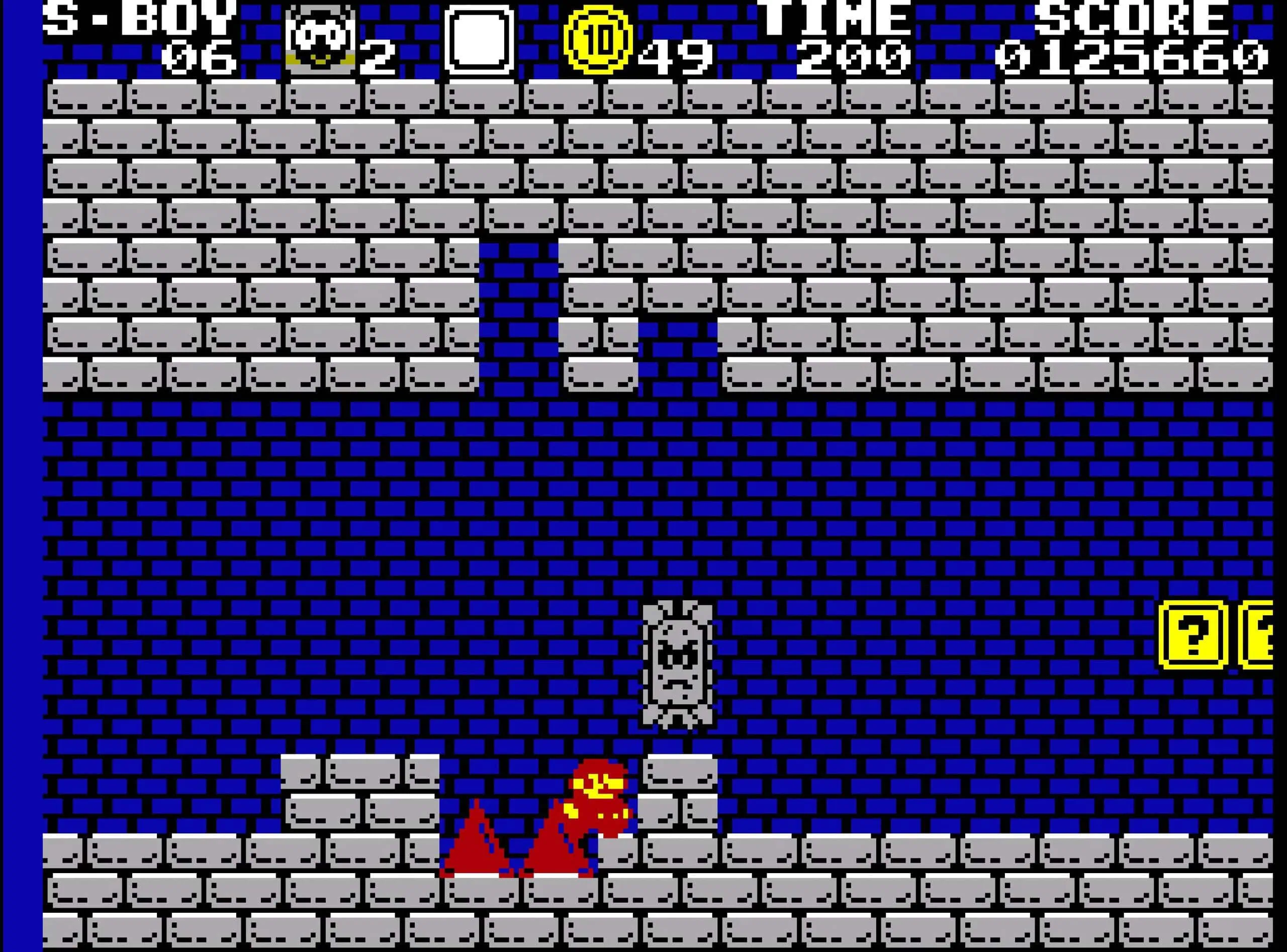Click the character face lives icon
1287x952 pixels.
coord(320,39)
